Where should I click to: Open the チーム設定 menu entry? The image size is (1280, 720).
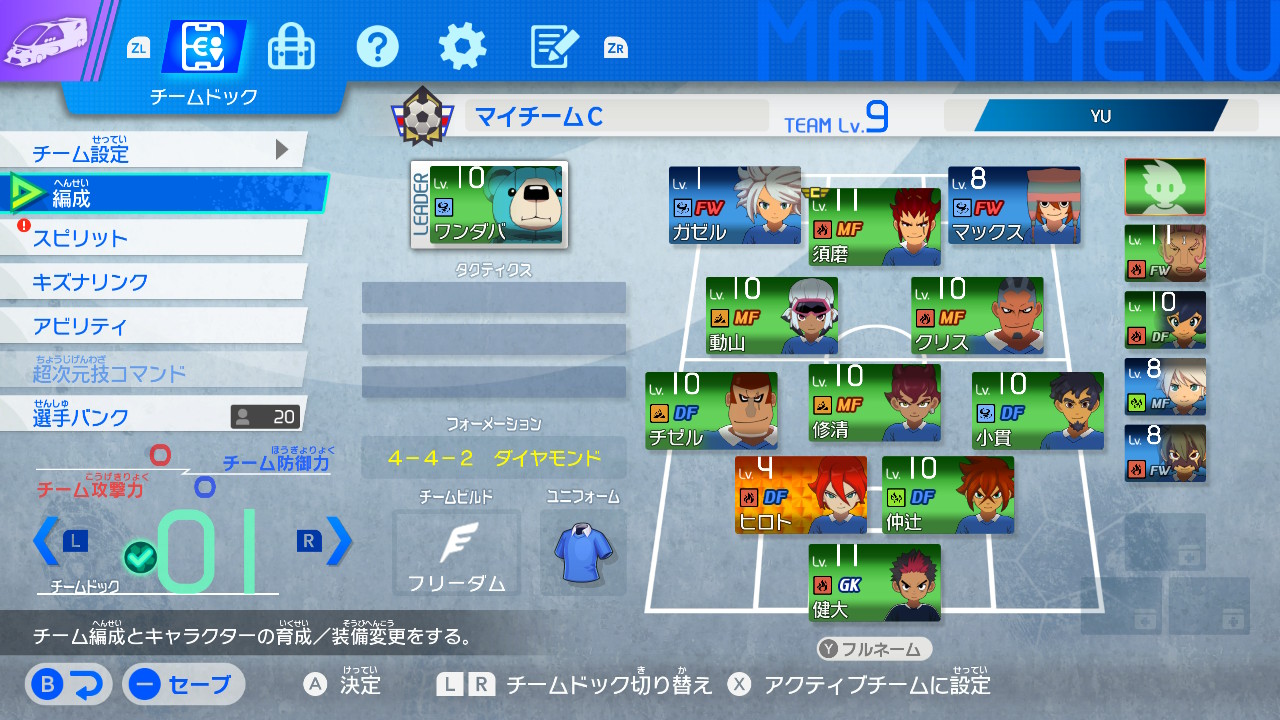(150, 153)
